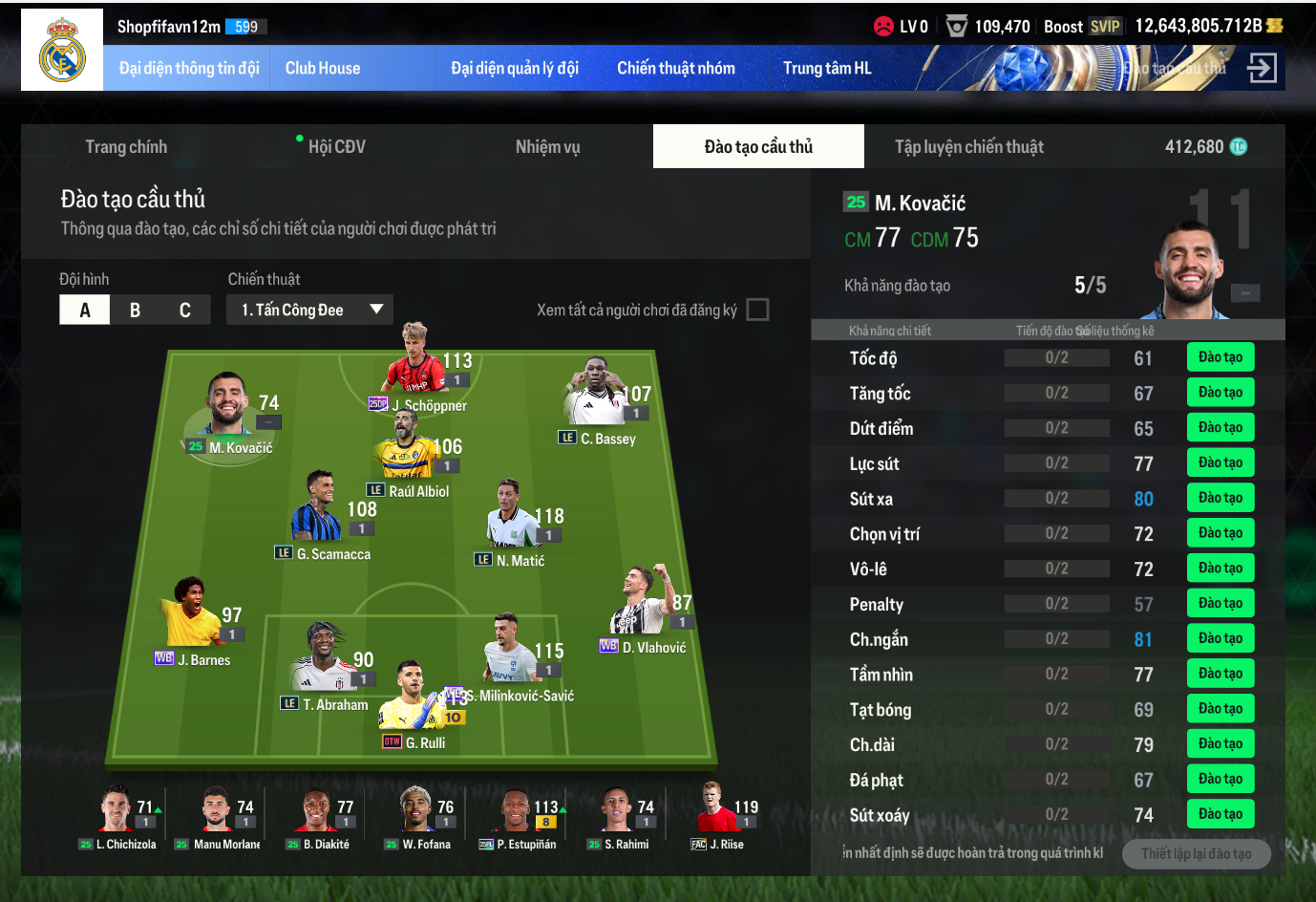
Task: Select squad B
Action: point(135,310)
